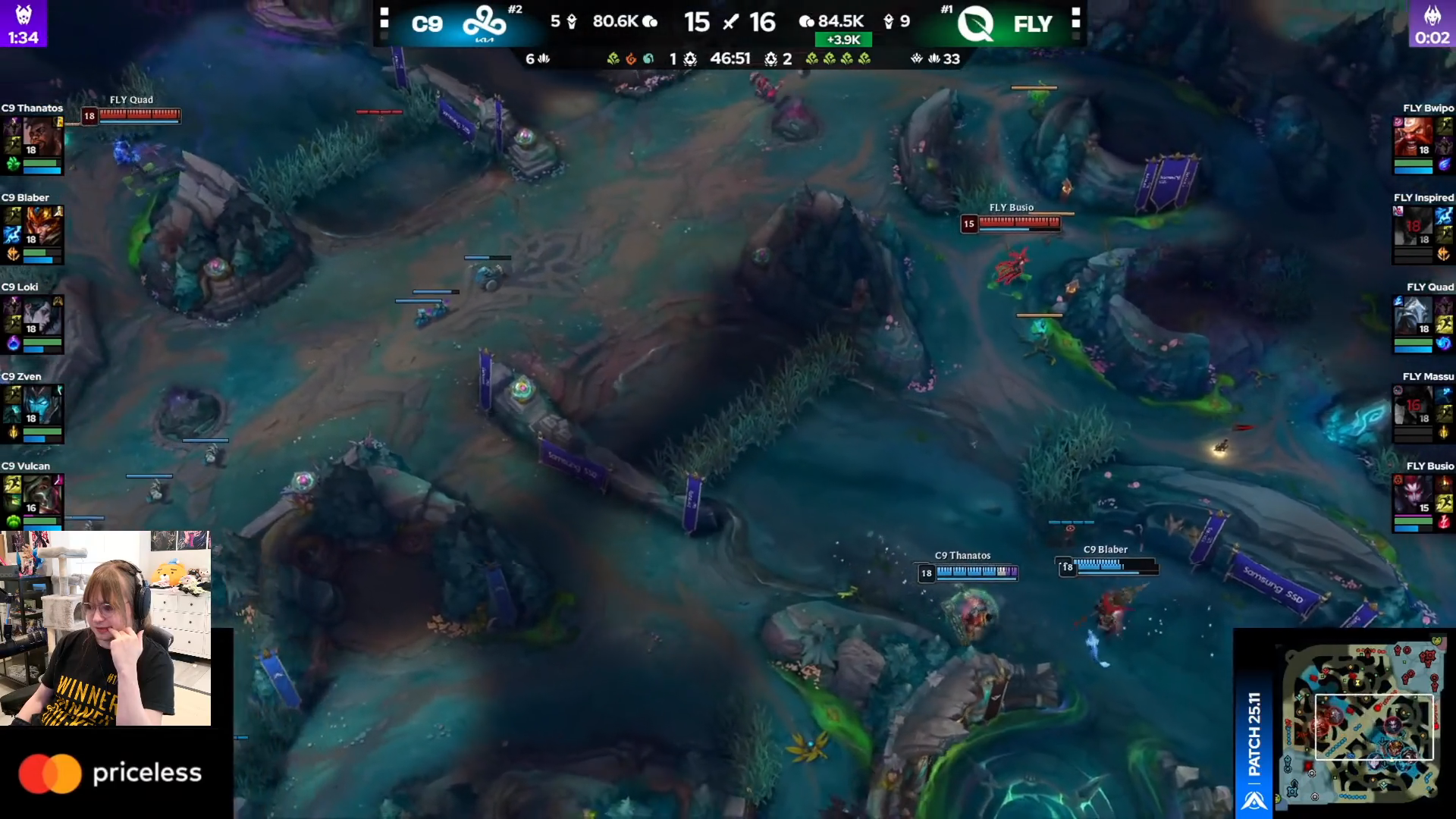Click the C9 Thanatos nameplate label
Screen dimensions: 1456x819
click(963, 556)
